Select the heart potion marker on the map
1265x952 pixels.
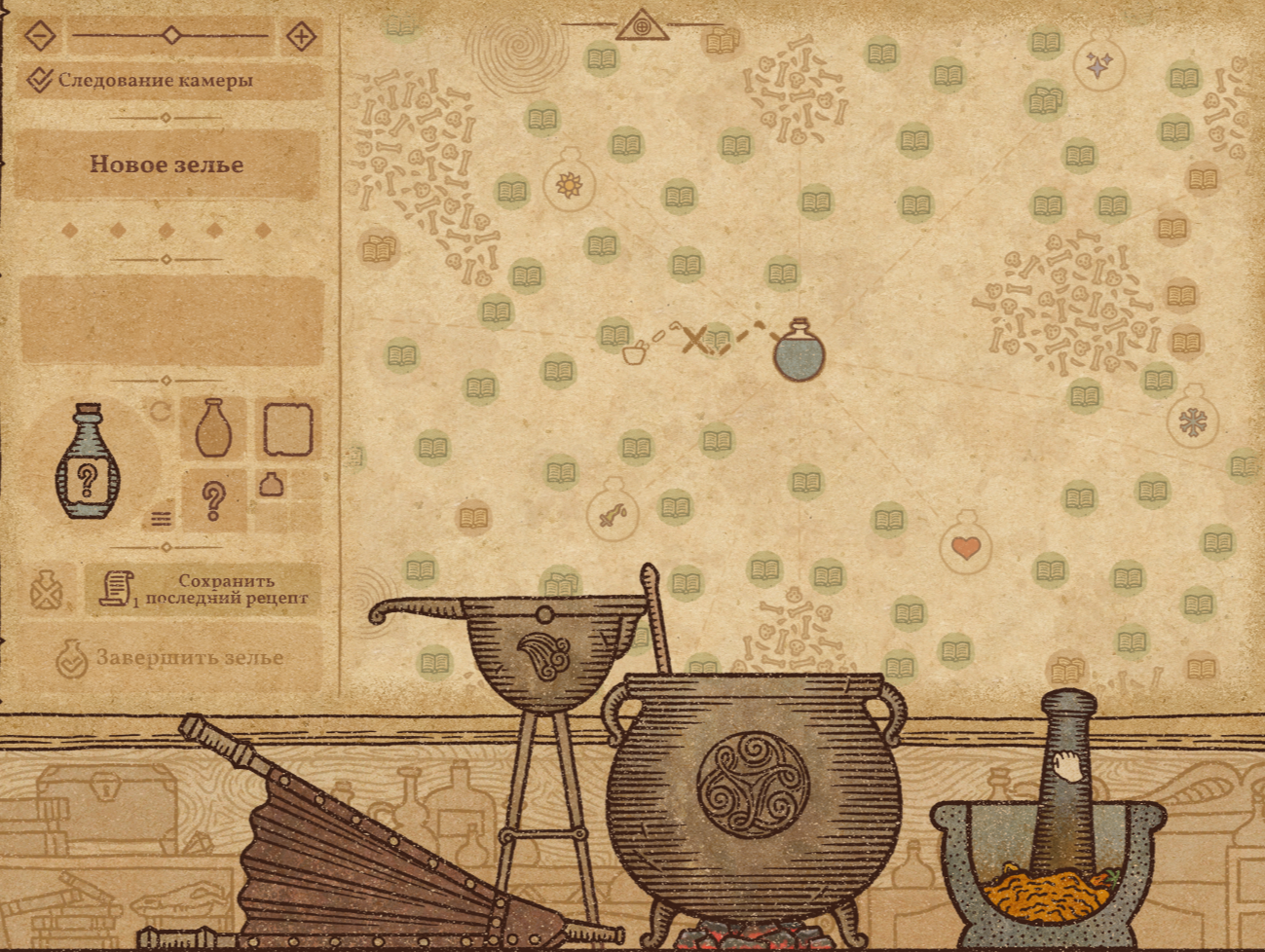(965, 544)
